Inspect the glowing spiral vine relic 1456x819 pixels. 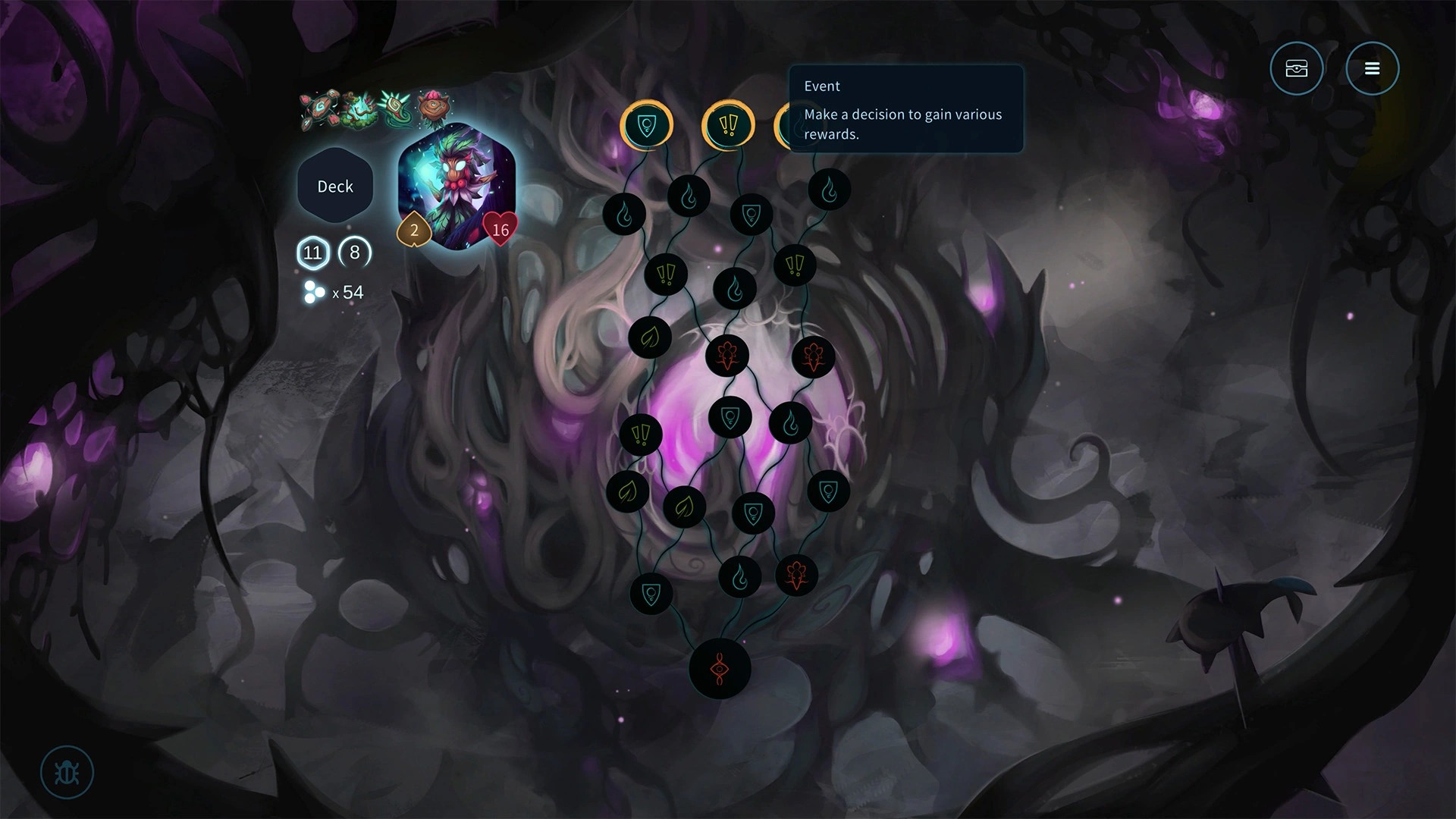click(395, 110)
